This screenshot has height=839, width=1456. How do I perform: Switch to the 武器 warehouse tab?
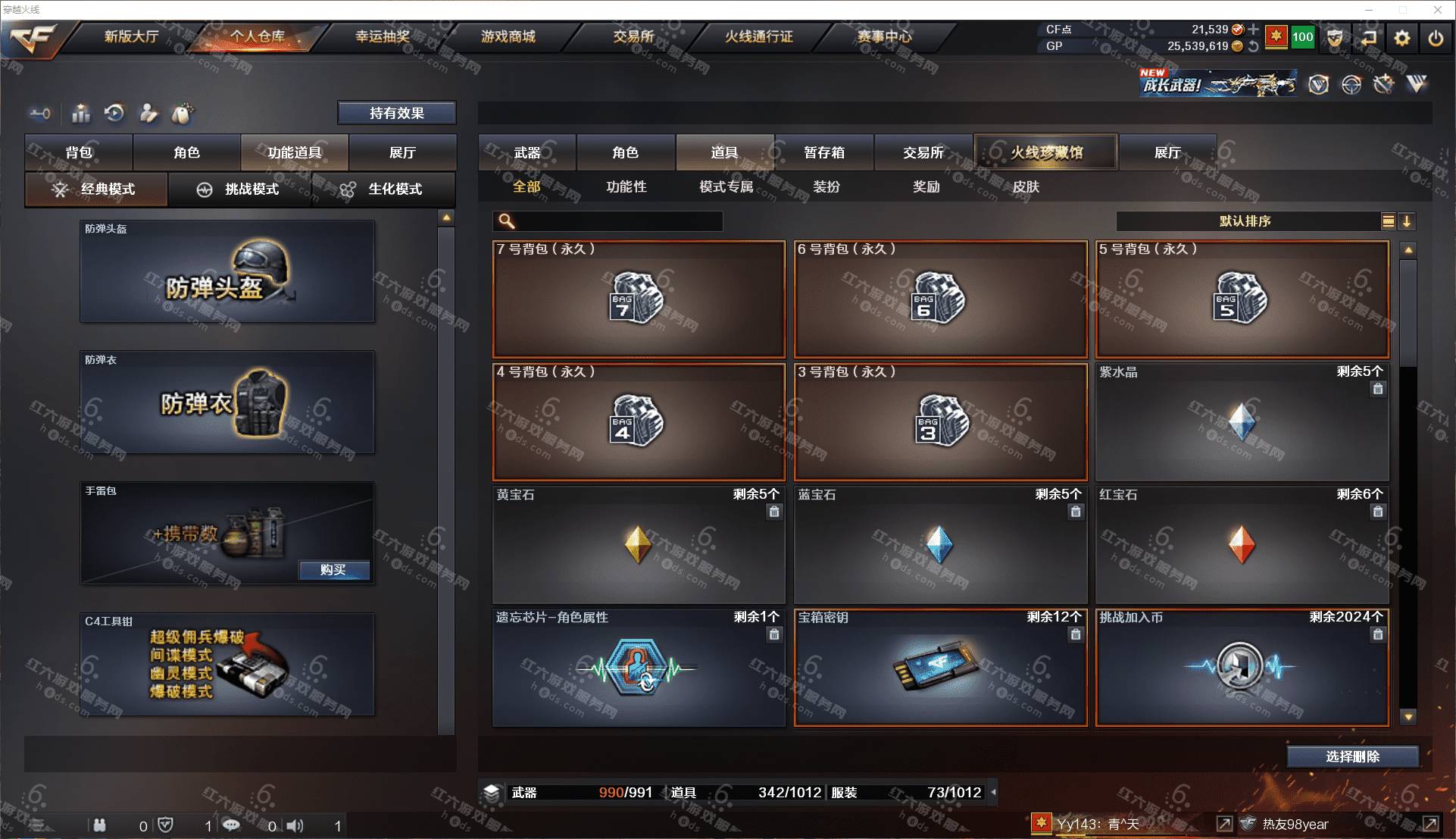click(527, 152)
